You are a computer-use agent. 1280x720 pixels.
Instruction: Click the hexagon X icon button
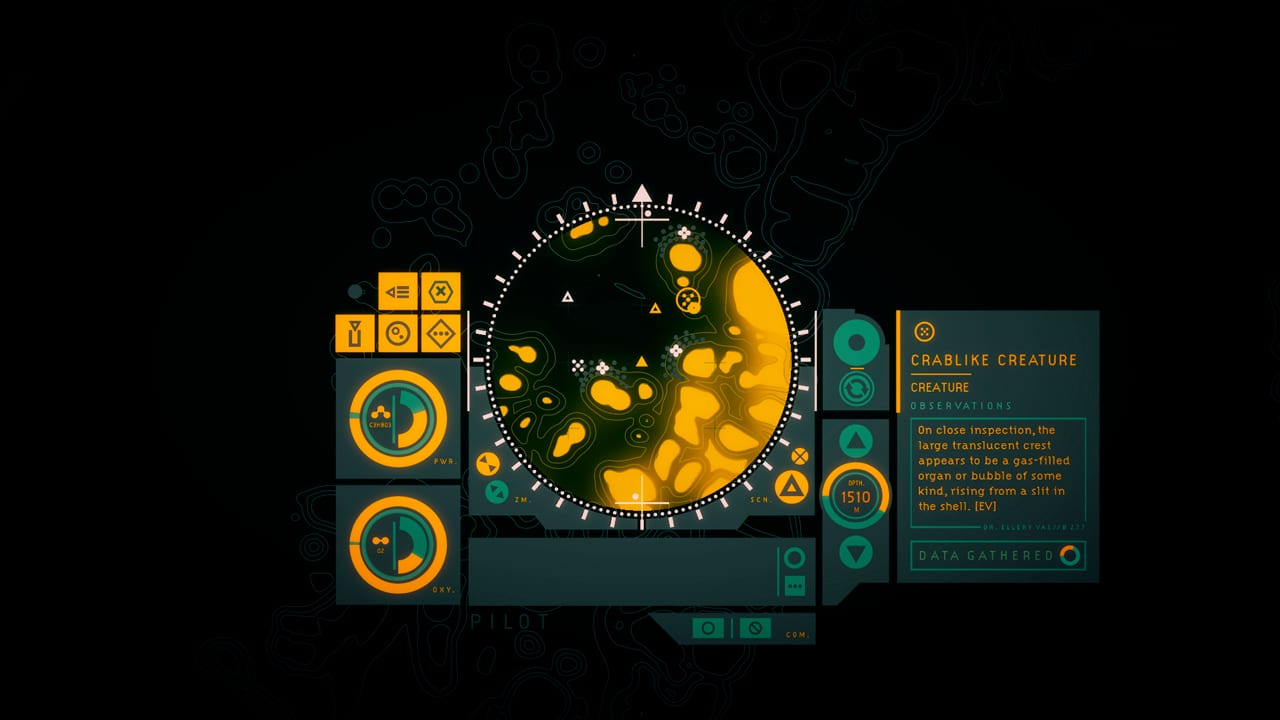(440, 292)
